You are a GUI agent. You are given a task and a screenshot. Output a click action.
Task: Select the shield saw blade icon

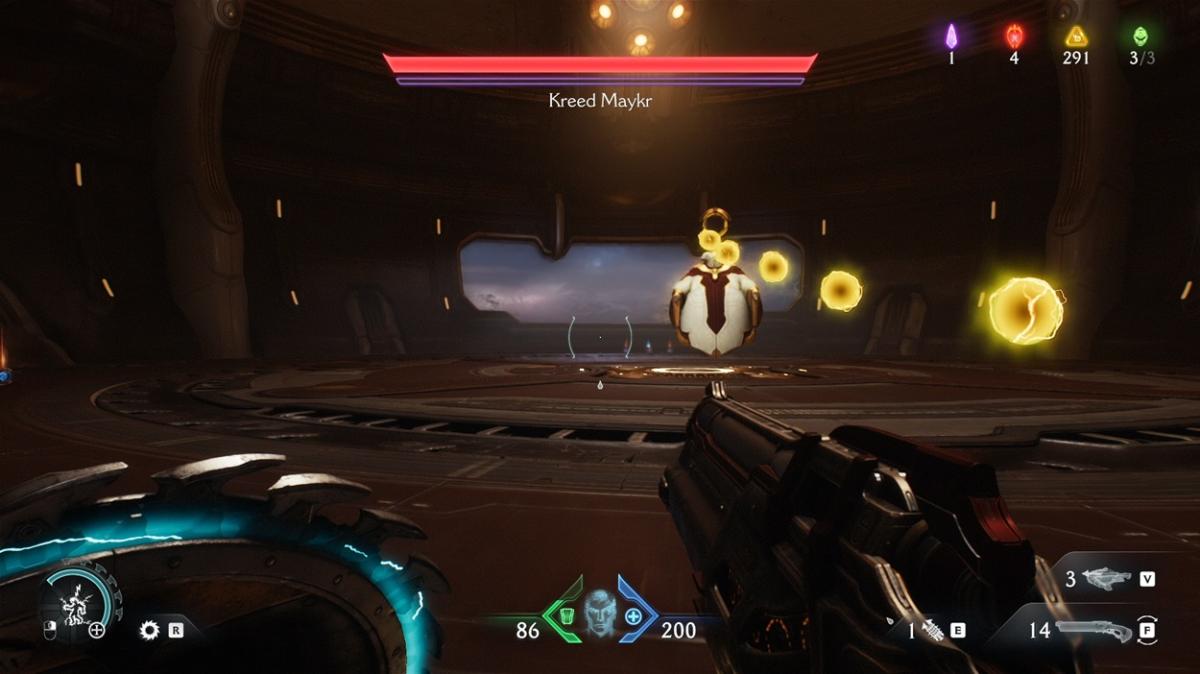tap(150, 630)
